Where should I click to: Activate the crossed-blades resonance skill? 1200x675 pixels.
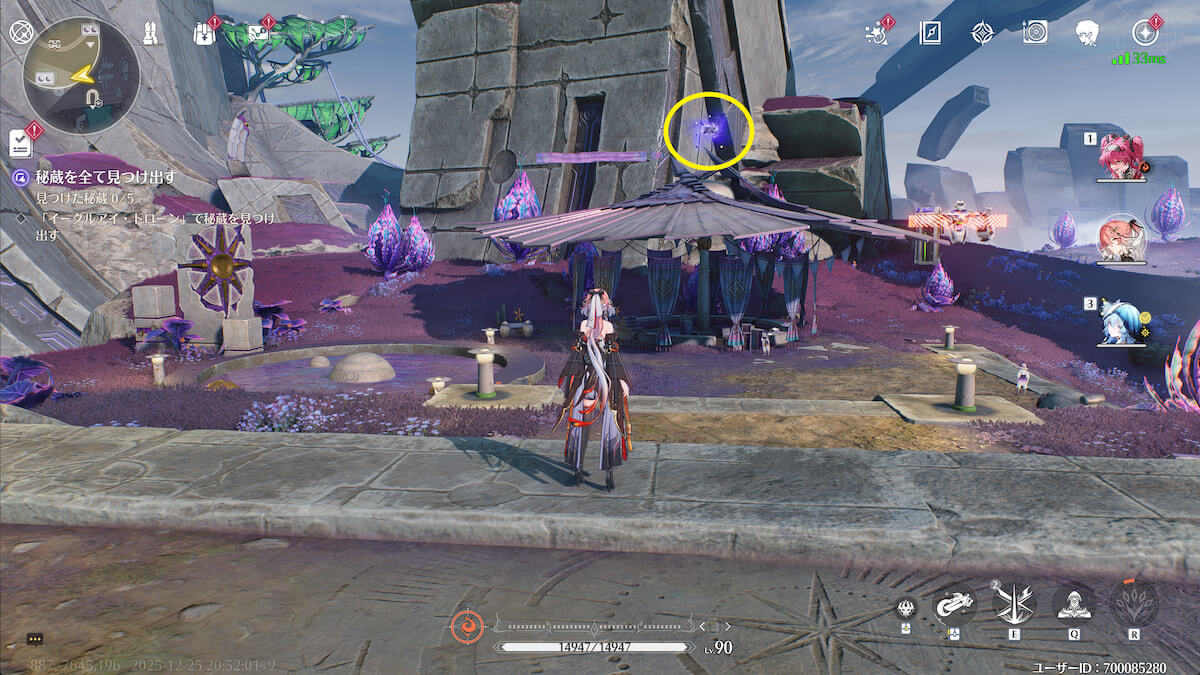[x=1015, y=603]
